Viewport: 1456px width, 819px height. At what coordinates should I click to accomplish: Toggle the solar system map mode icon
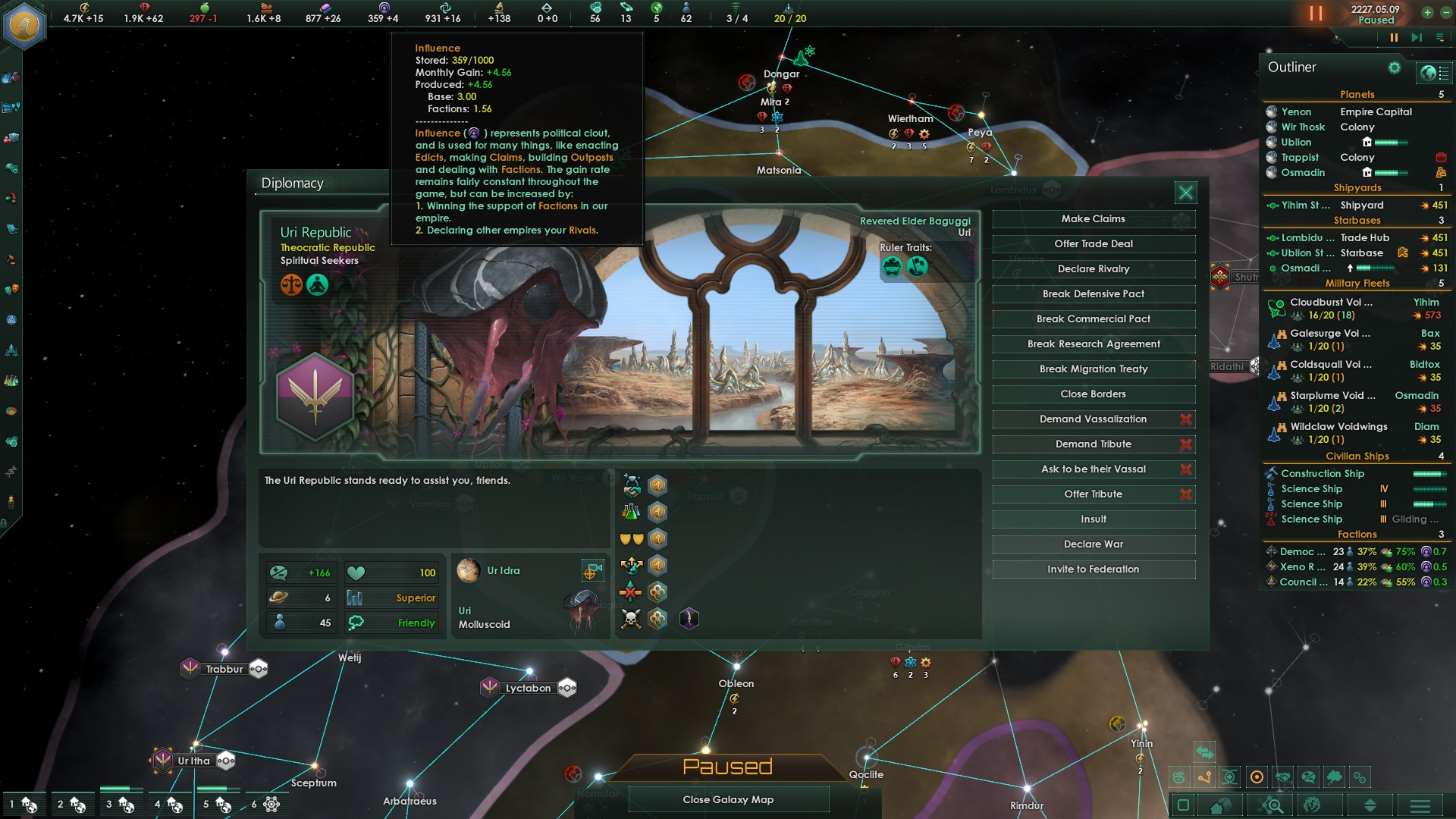1257,777
